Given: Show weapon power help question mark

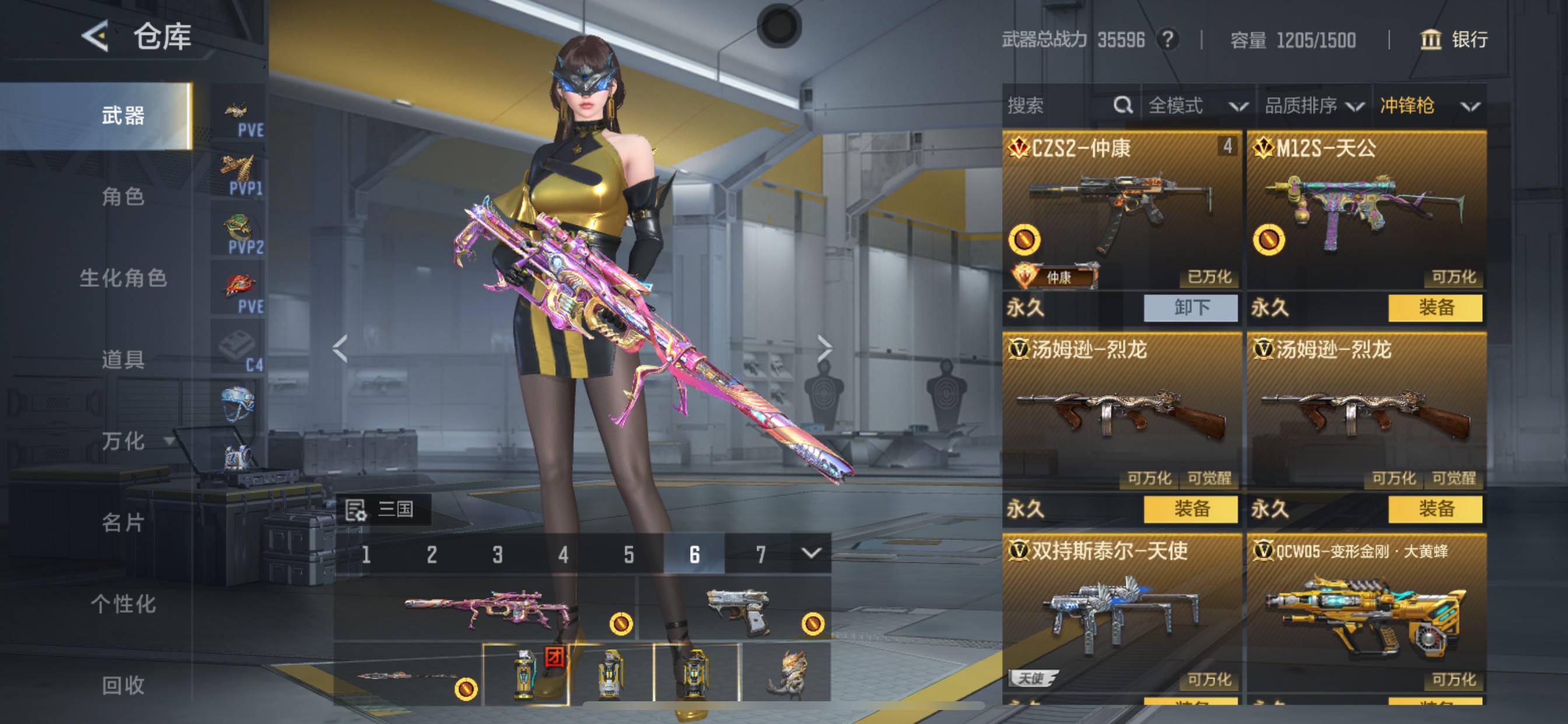Looking at the screenshot, I should (x=1167, y=40).
